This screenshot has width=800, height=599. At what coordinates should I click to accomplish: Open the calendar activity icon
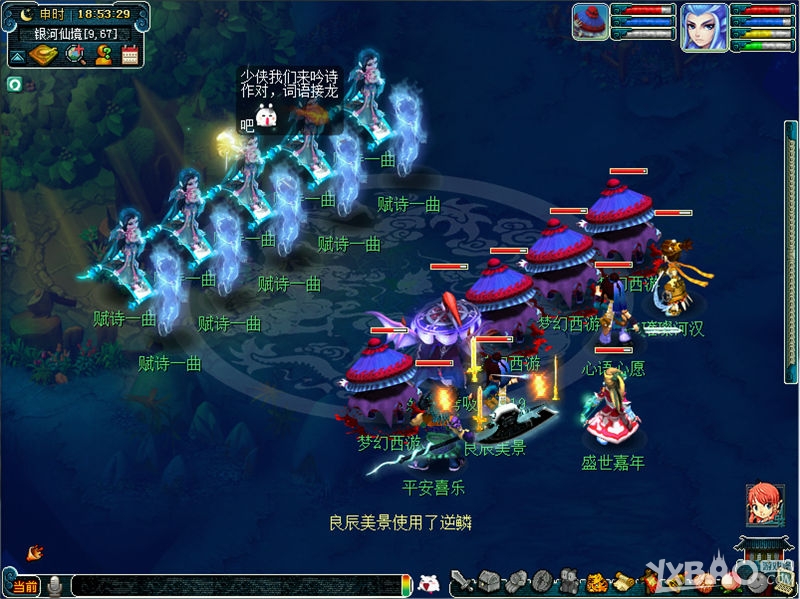[x=130, y=55]
